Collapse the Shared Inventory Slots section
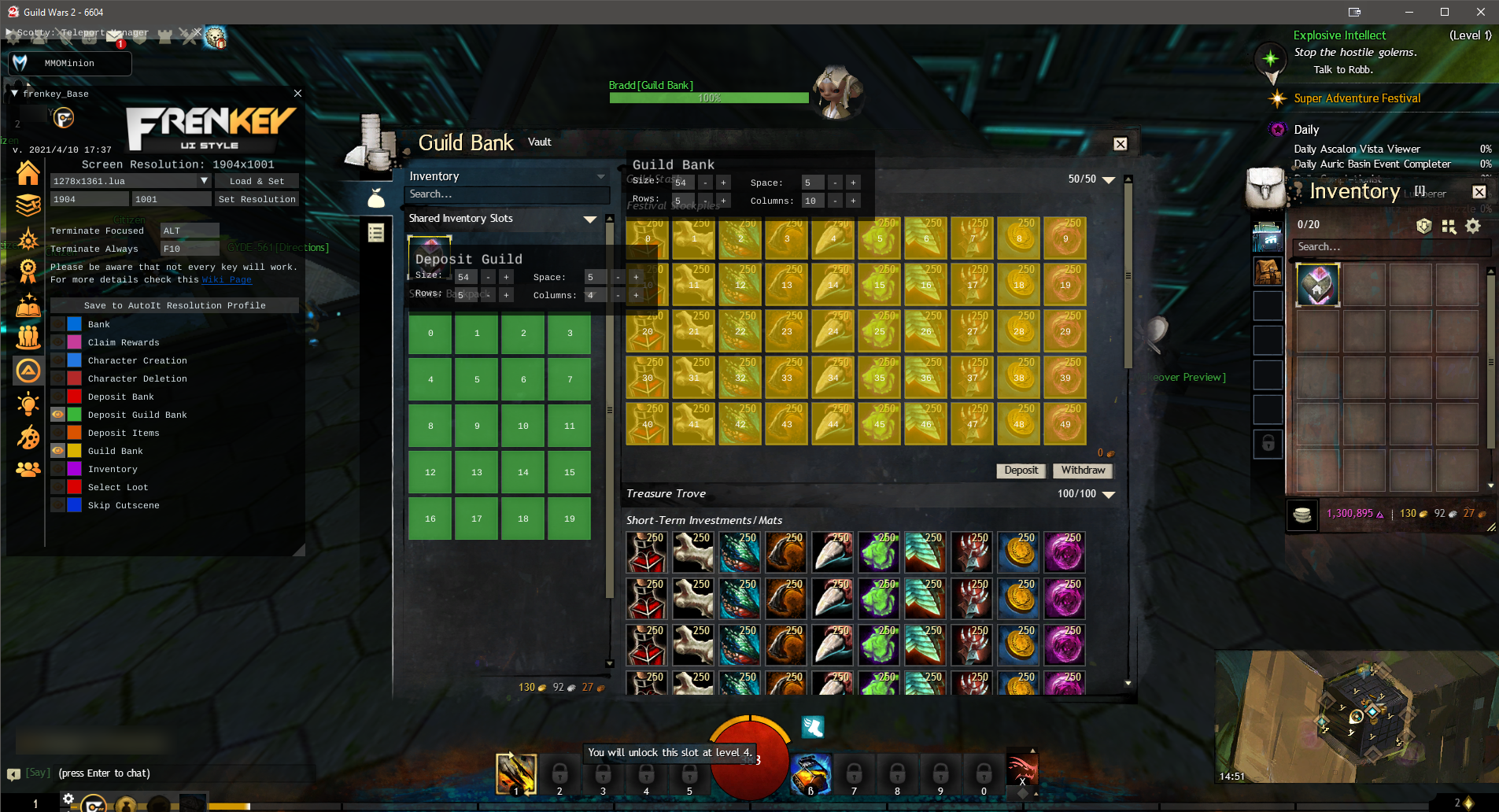The height and width of the screenshot is (812, 1499). click(590, 219)
